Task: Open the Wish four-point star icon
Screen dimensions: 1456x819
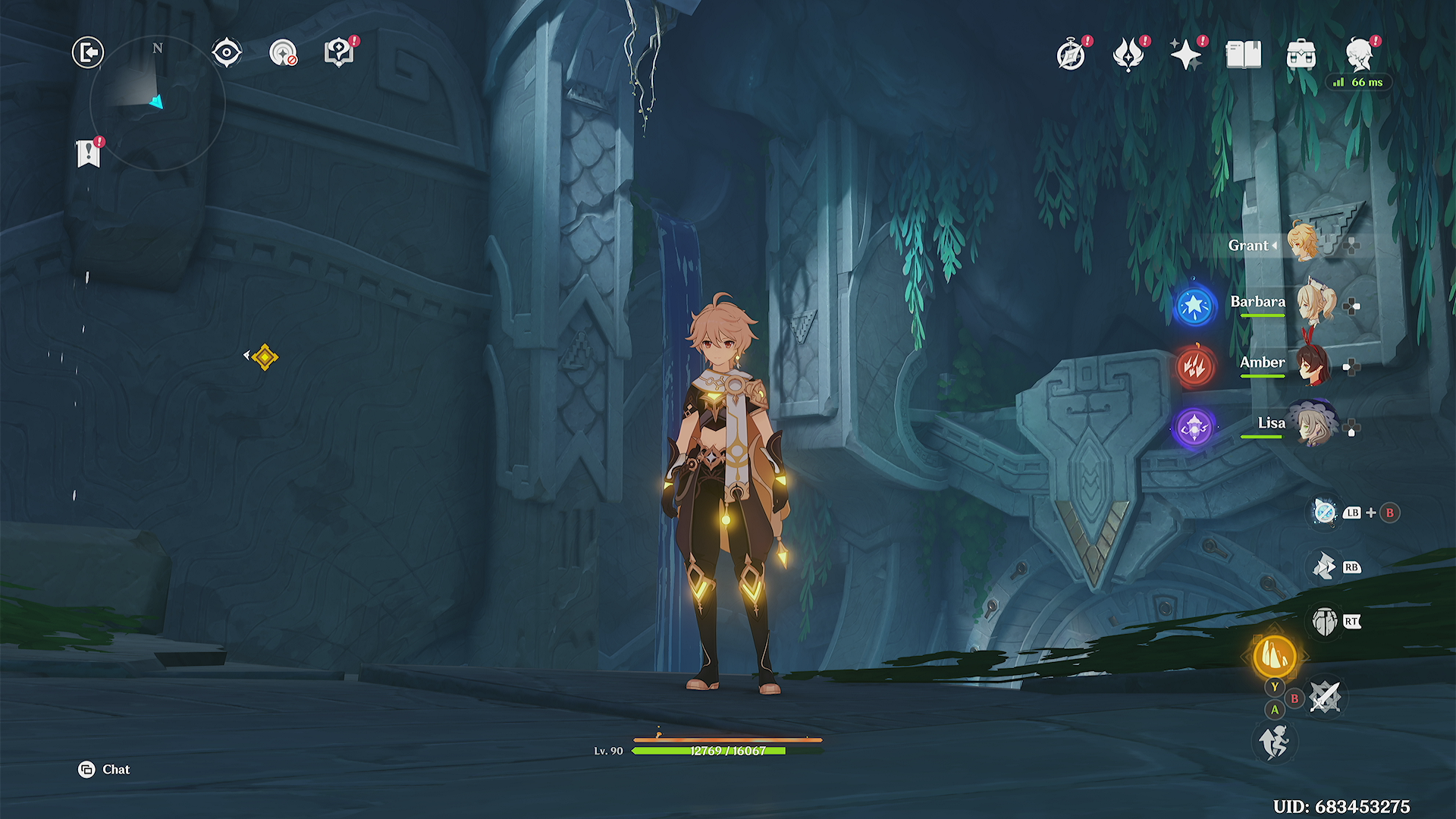Action: point(1185,55)
